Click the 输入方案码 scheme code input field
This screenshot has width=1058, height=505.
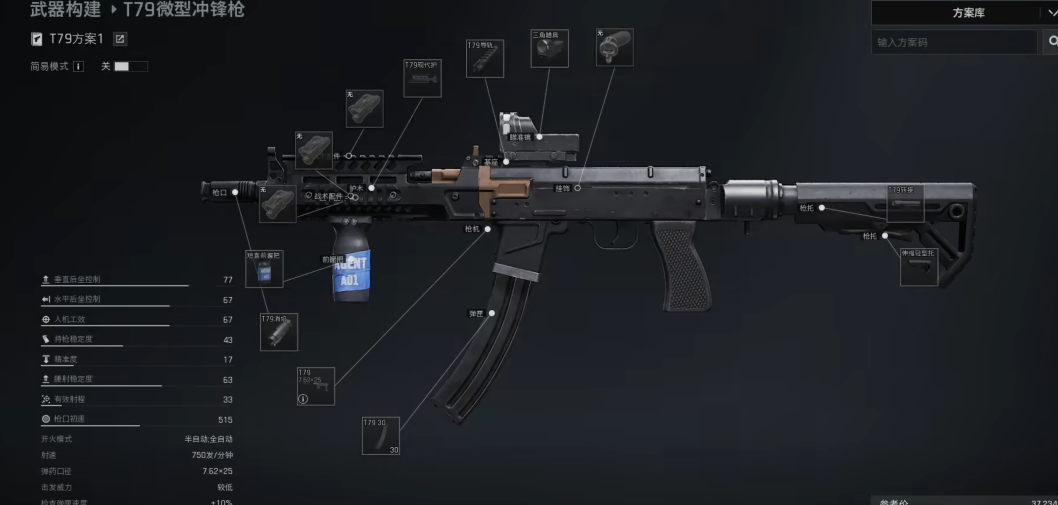pos(954,42)
